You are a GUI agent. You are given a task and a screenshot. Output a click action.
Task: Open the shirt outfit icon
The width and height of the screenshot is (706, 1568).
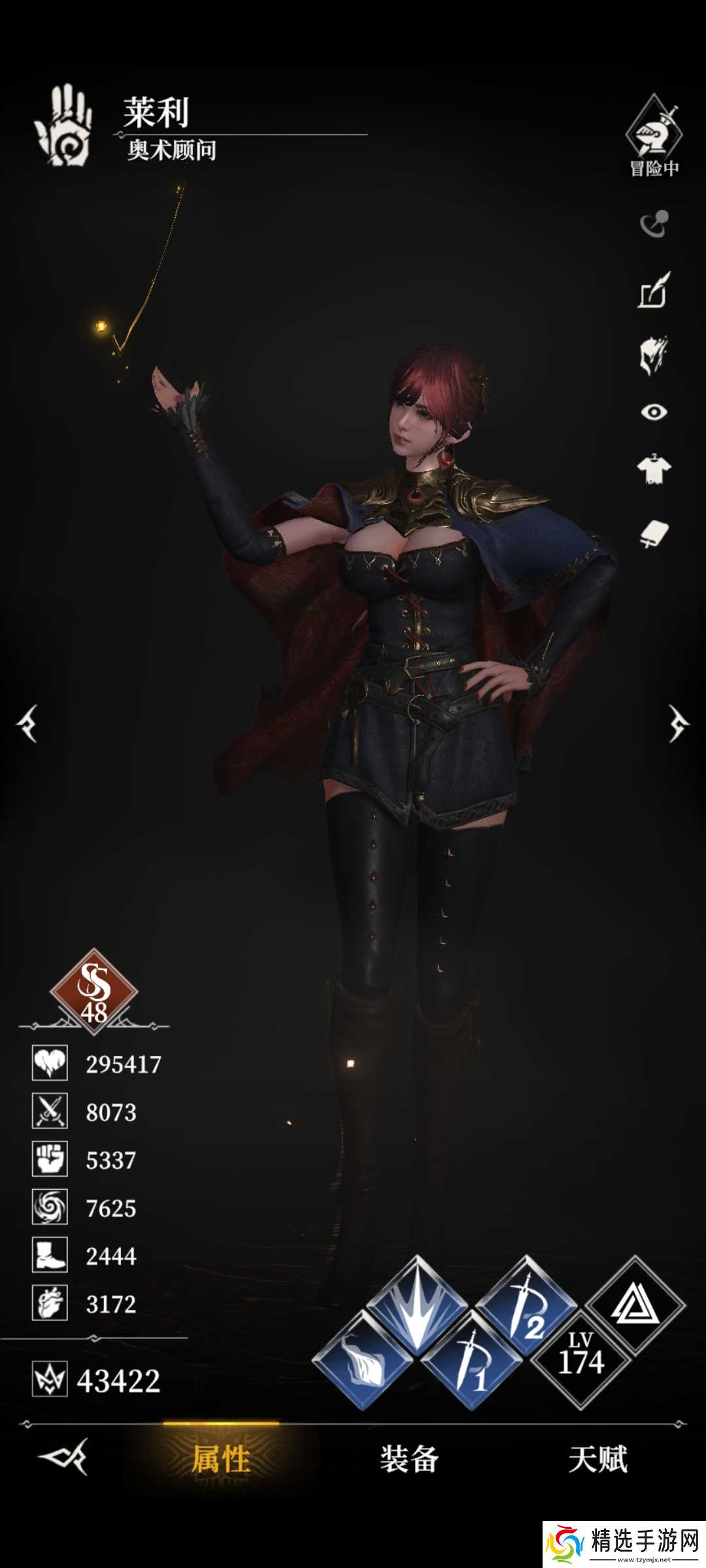654,469
